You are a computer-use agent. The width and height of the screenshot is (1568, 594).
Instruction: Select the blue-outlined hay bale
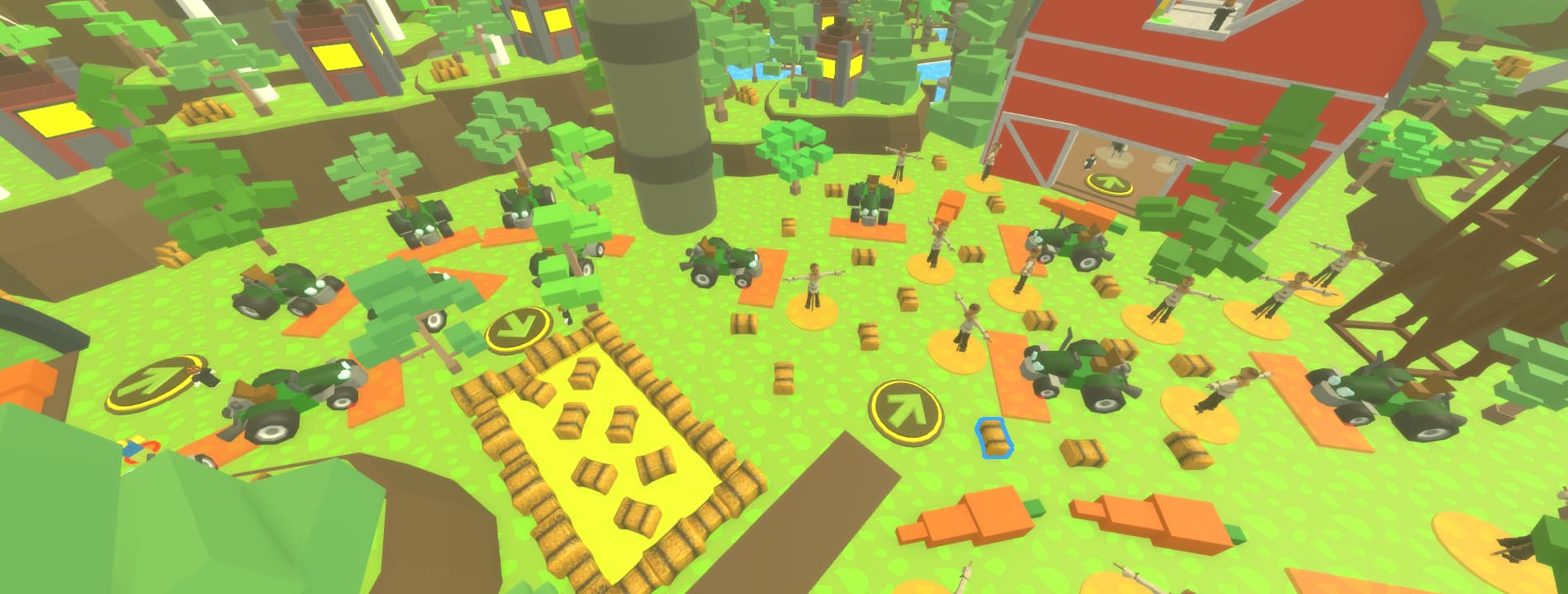point(995,437)
